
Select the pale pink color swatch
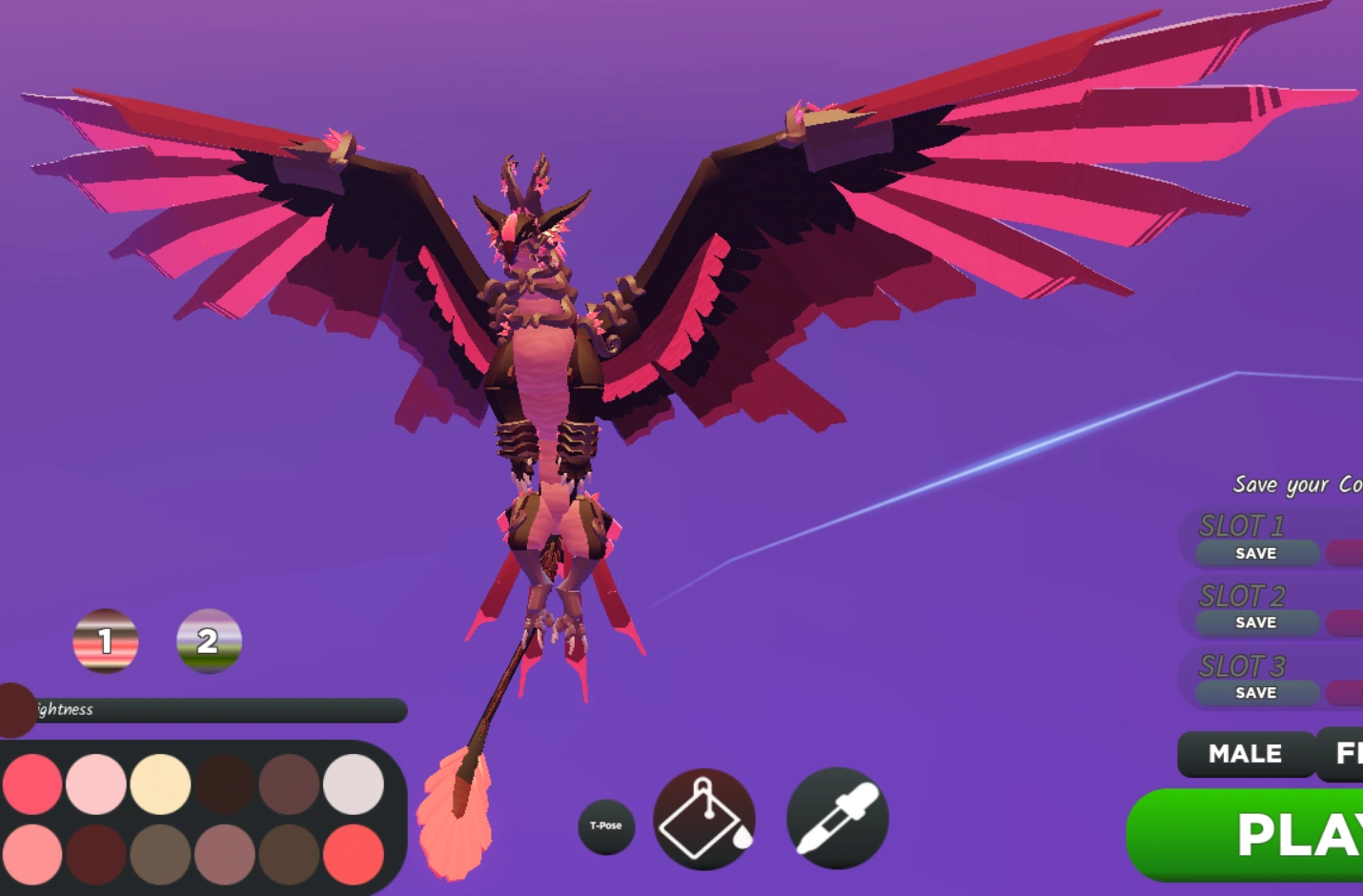(x=98, y=784)
